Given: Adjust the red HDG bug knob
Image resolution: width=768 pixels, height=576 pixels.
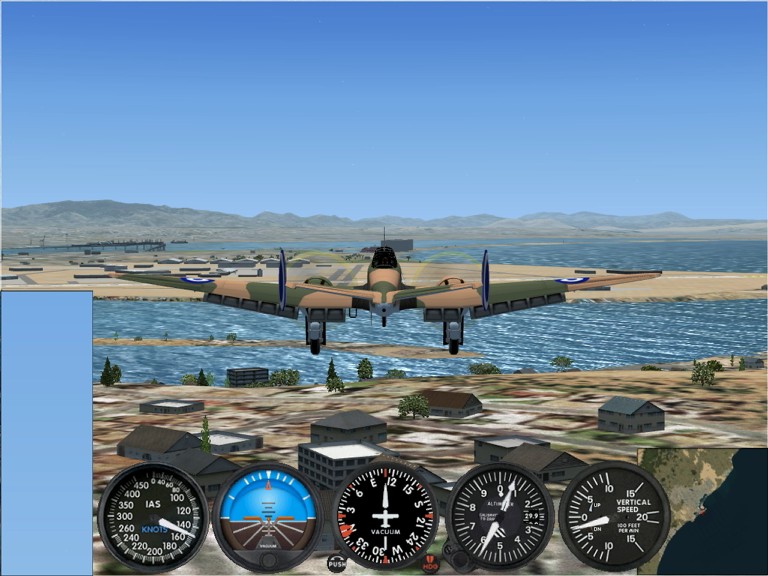Looking at the screenshot, I should tap(430, 563).
